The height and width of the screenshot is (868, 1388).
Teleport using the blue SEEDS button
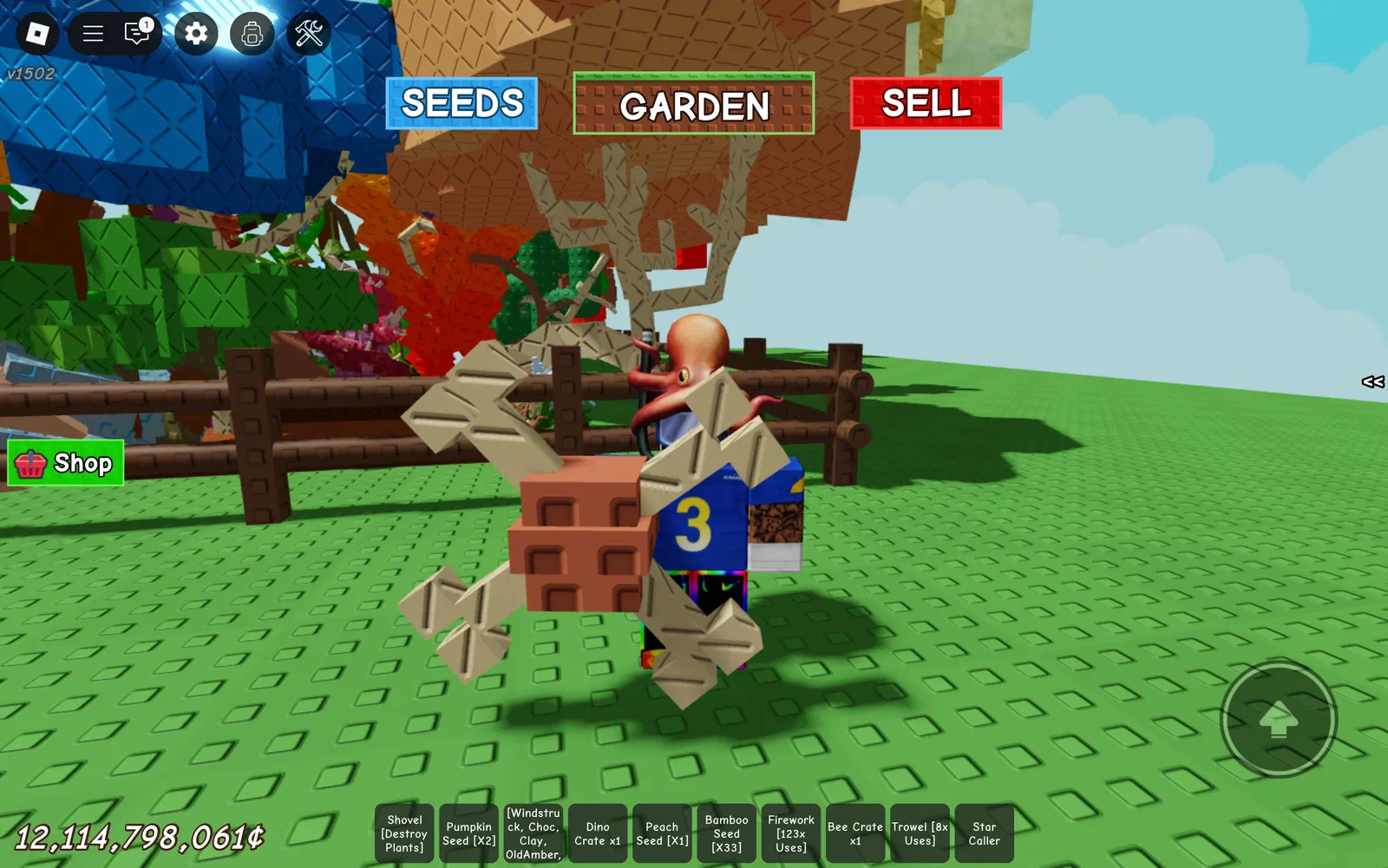coord(462,104)
